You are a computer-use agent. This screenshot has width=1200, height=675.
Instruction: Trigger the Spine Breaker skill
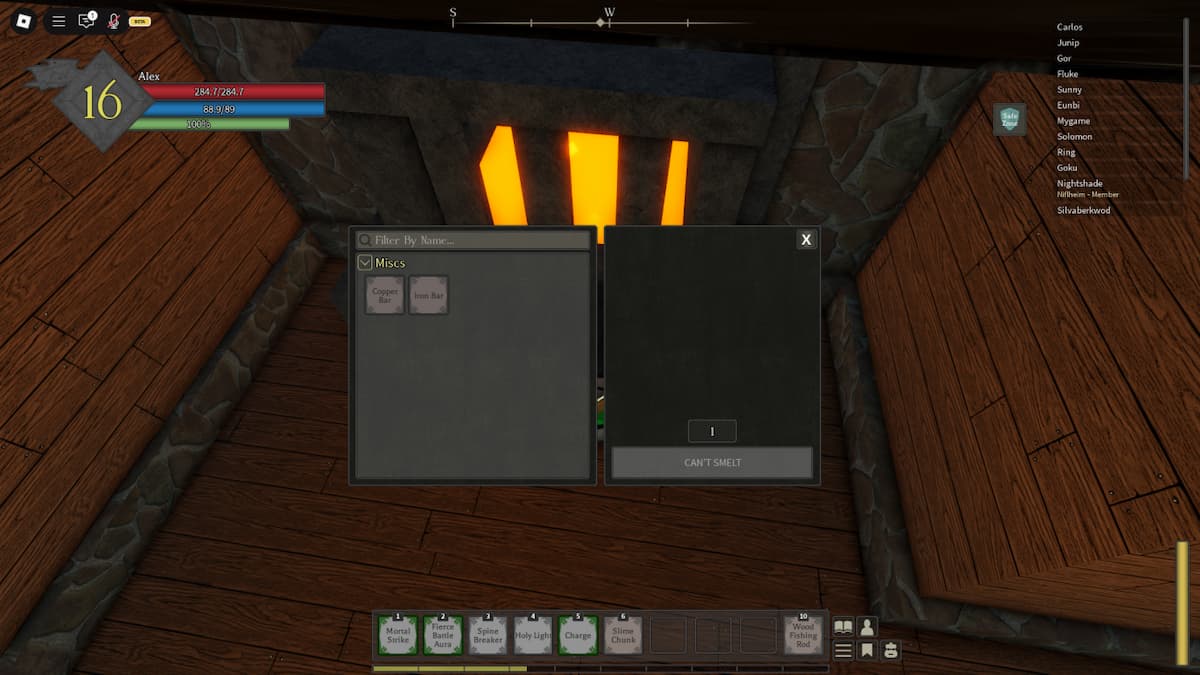(x=488, y=635)
